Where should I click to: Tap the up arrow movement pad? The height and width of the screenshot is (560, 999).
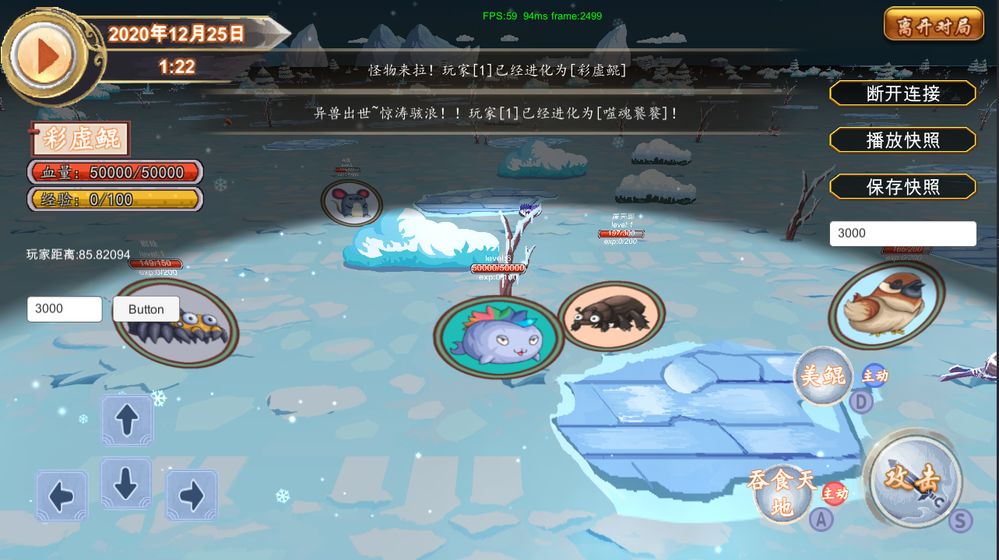(127, 419)
